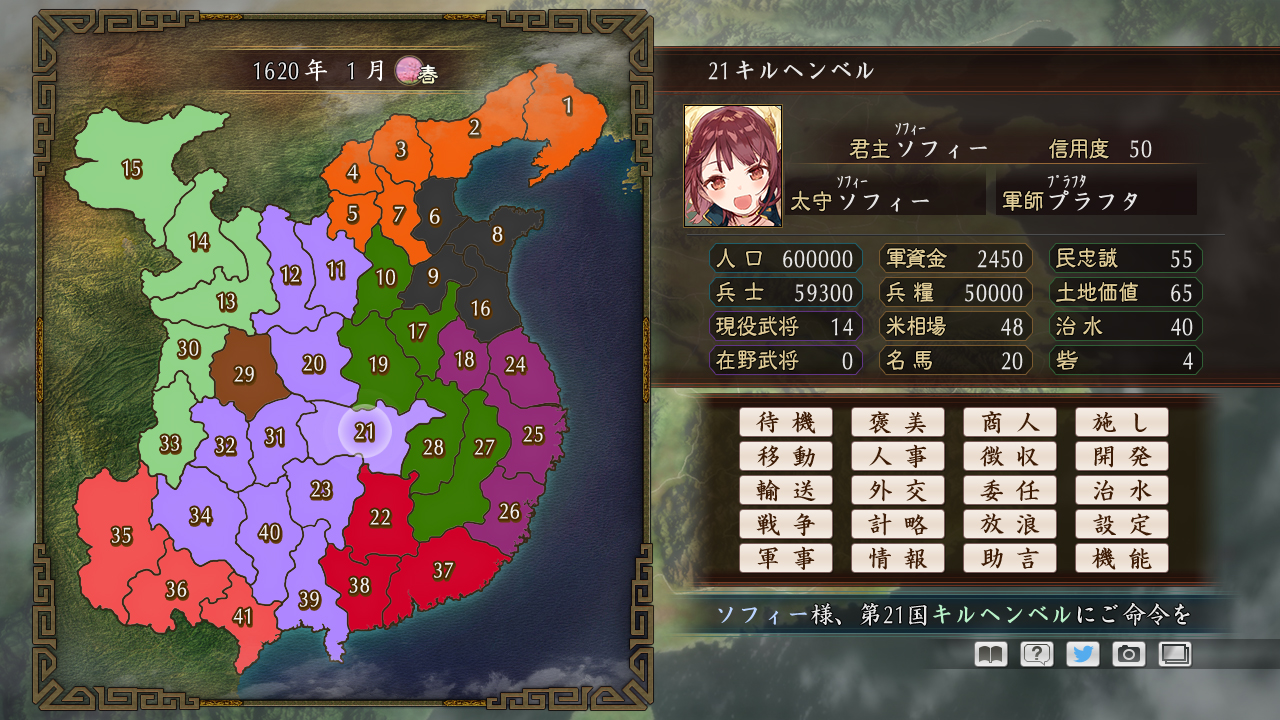The height and width of the screenshot is (720, 1280).
Task: Open the 設定 (Settings) command
Action: pos(1122,524)
